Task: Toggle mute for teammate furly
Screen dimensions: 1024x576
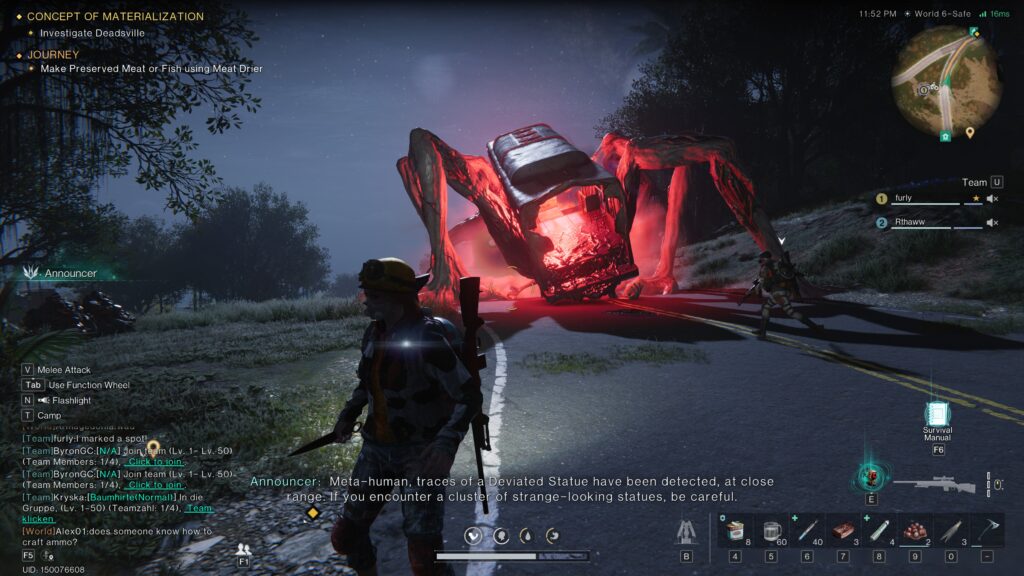Action: pos(993,198)
